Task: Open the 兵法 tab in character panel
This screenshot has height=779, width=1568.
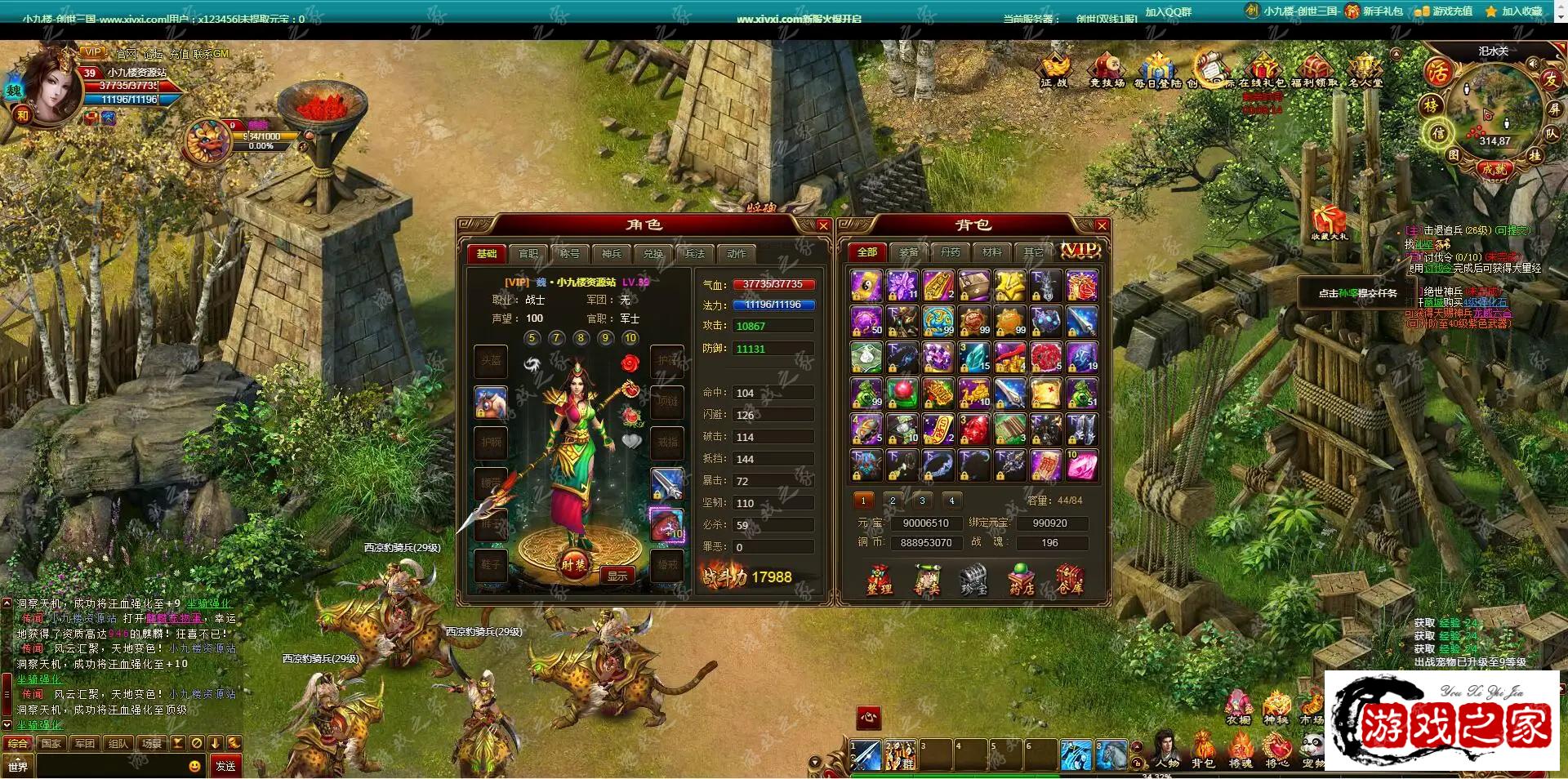Action: pyautogui.click(x=694, y=254)
